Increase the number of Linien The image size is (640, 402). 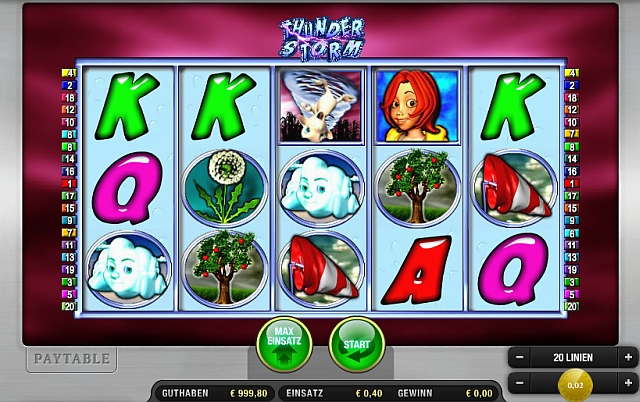(628, 357)
